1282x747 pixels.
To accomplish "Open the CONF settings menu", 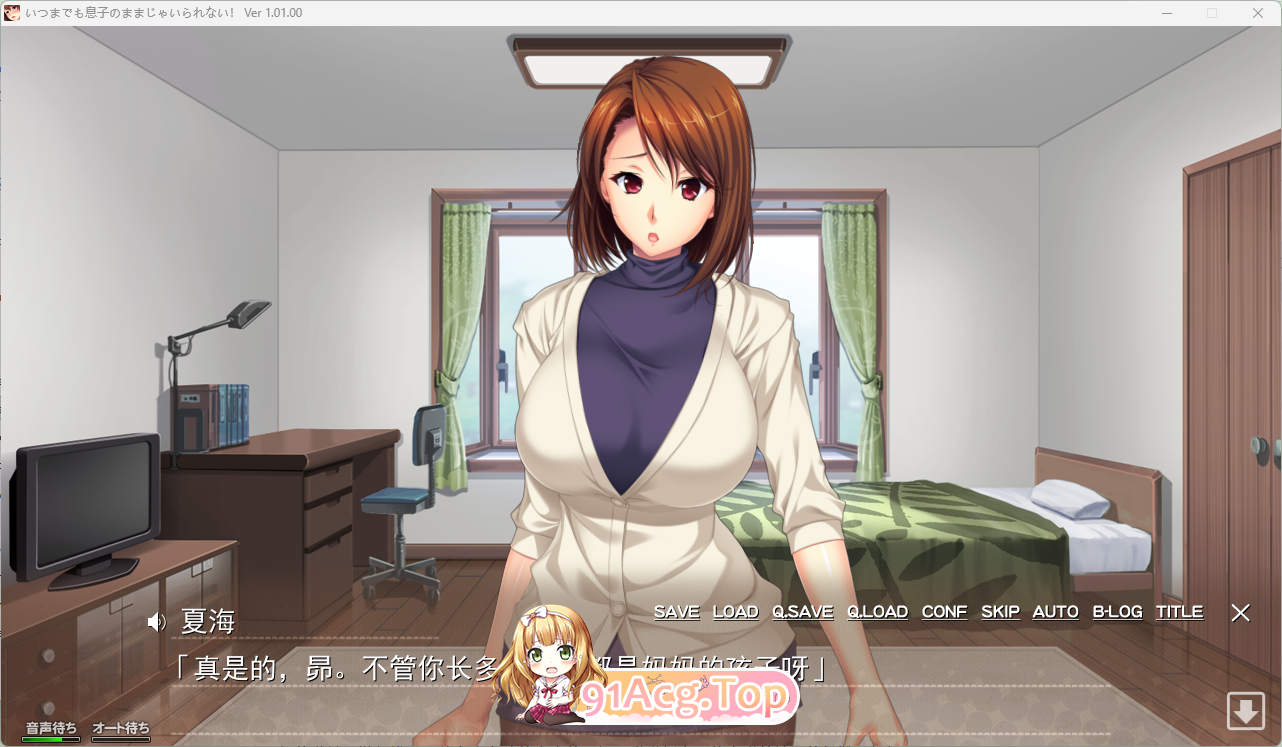I will (x=944, y=611).
